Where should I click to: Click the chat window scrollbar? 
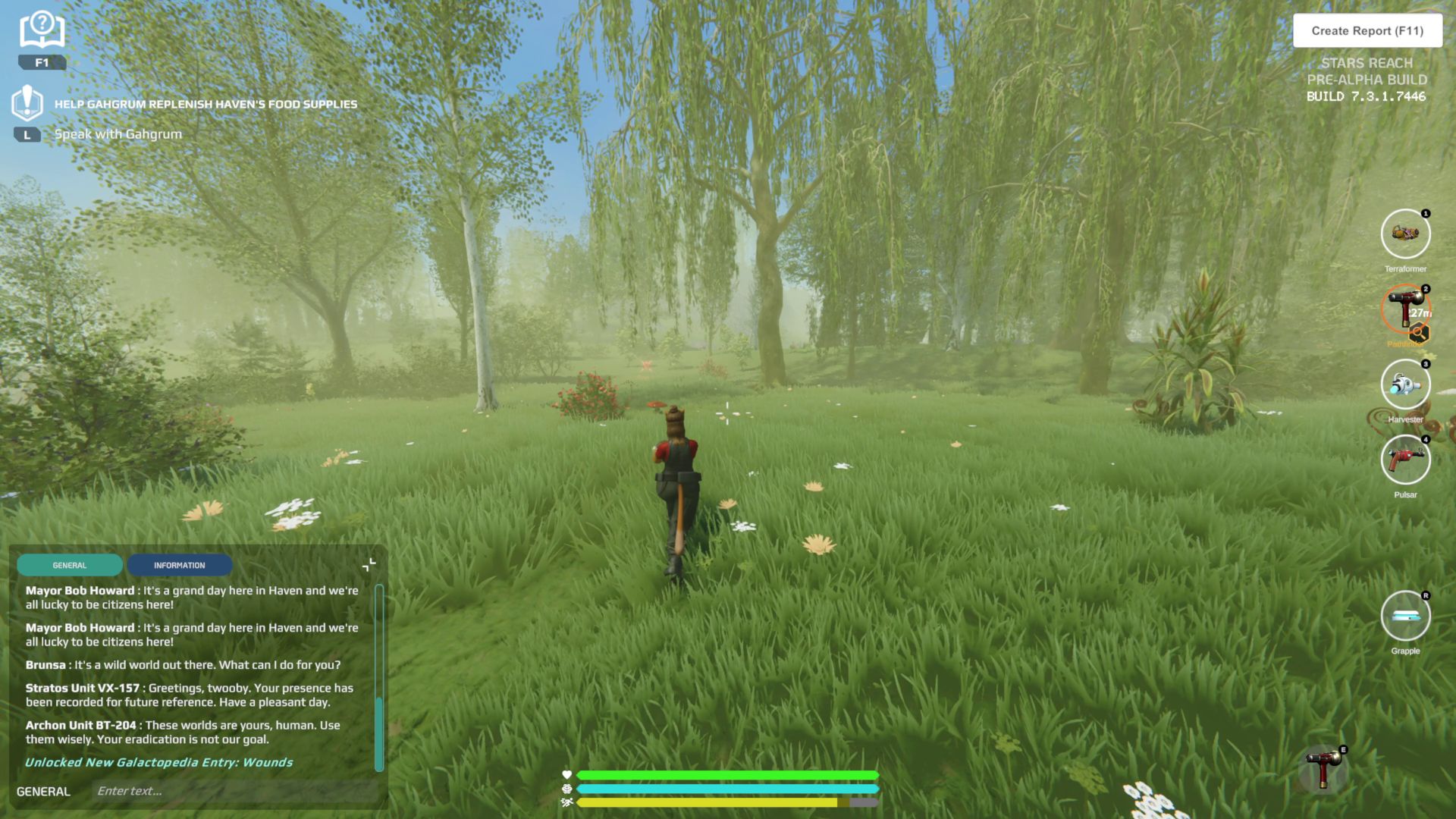click(x=379, y=732)
